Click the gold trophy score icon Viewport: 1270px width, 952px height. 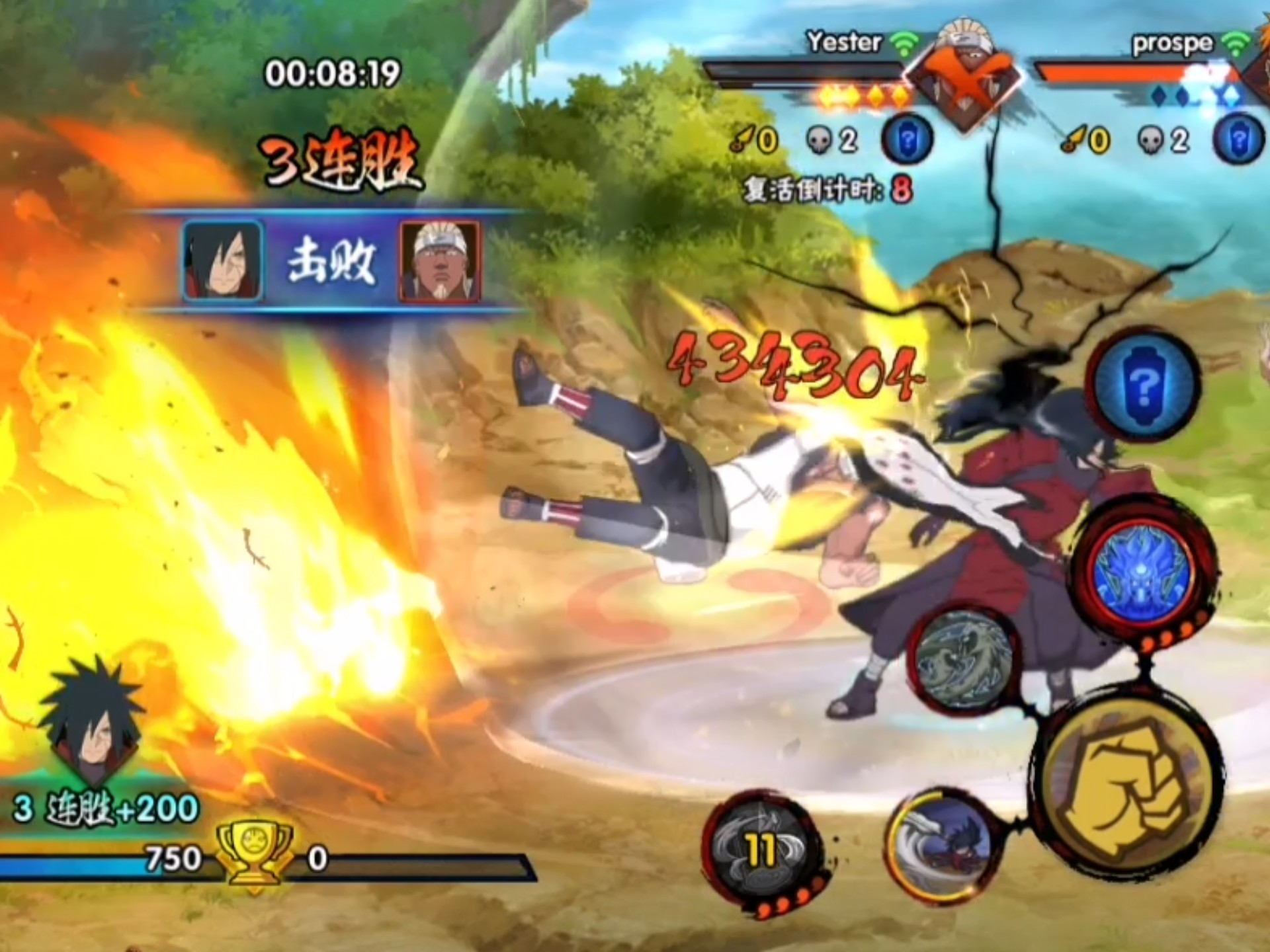point(256,855)
